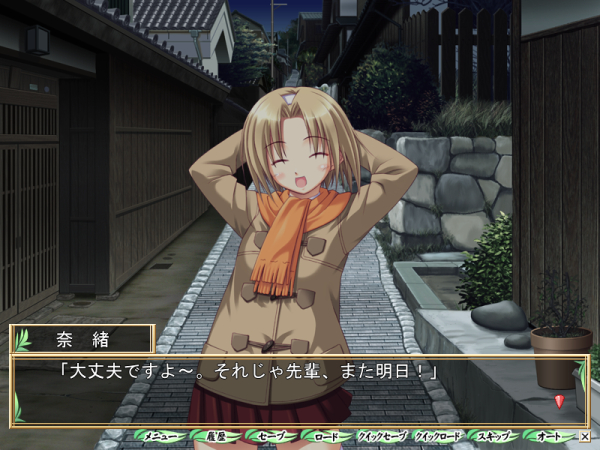Show the 履歴 (History) backlog

pos(216,437)
